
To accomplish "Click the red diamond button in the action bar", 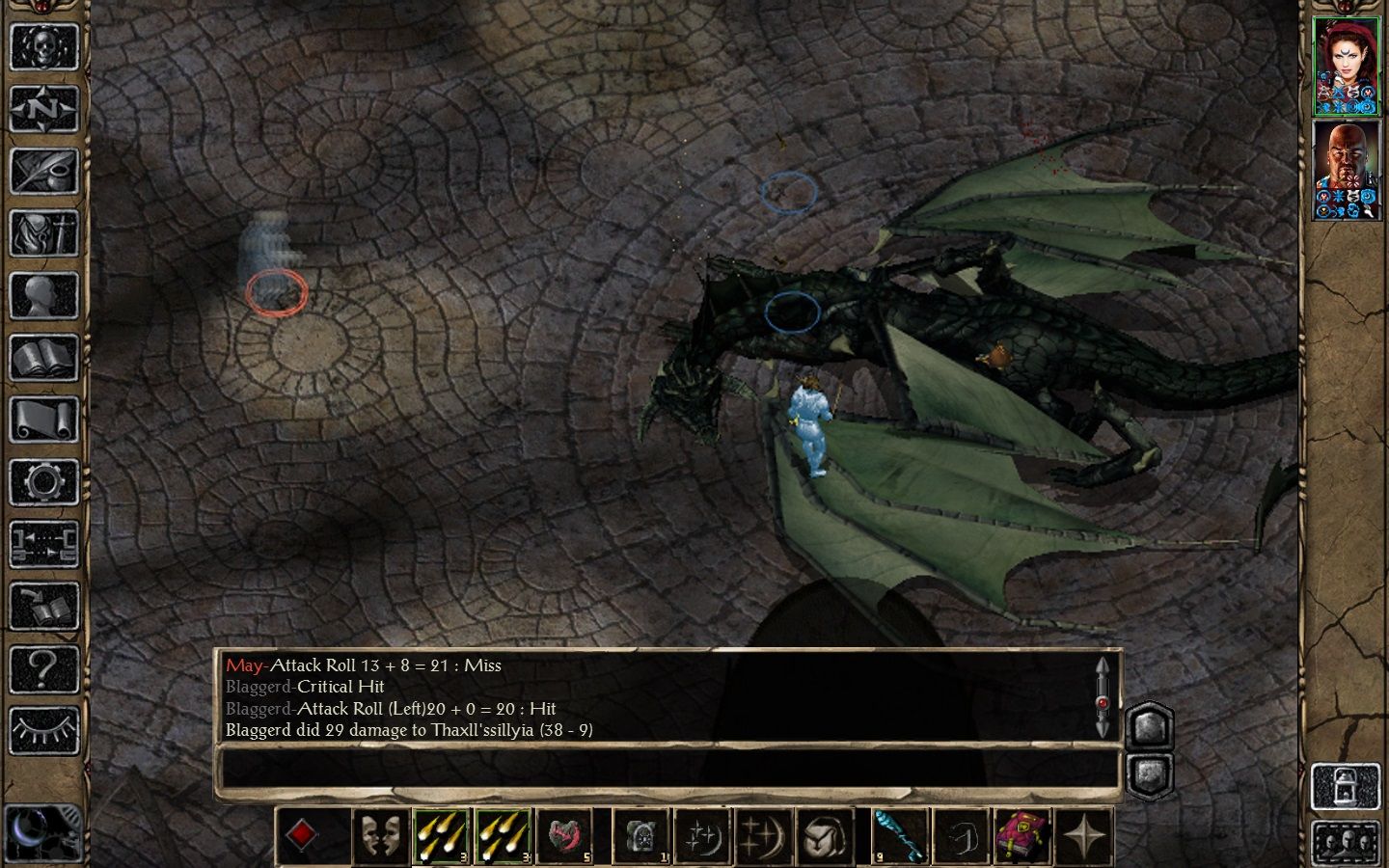I will (302, 835).
